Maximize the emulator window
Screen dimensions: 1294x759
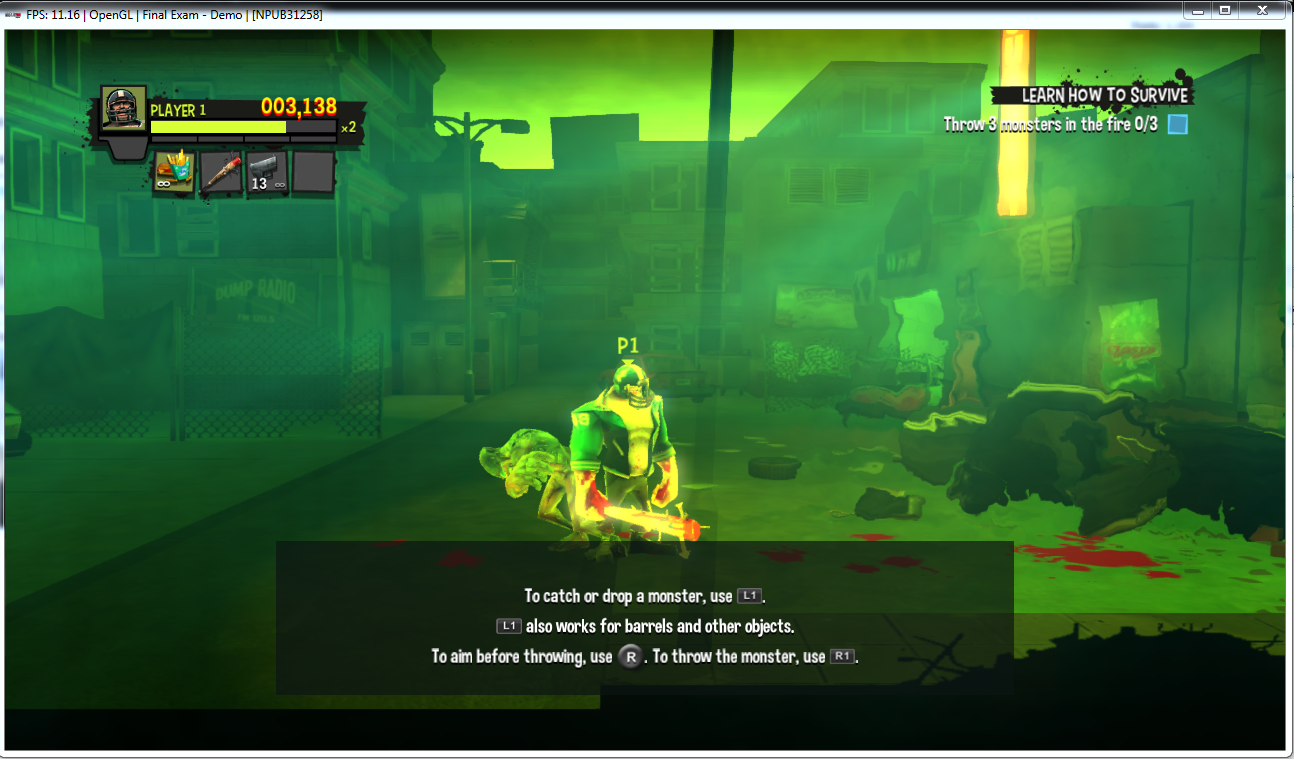[x=1224, y=10]
